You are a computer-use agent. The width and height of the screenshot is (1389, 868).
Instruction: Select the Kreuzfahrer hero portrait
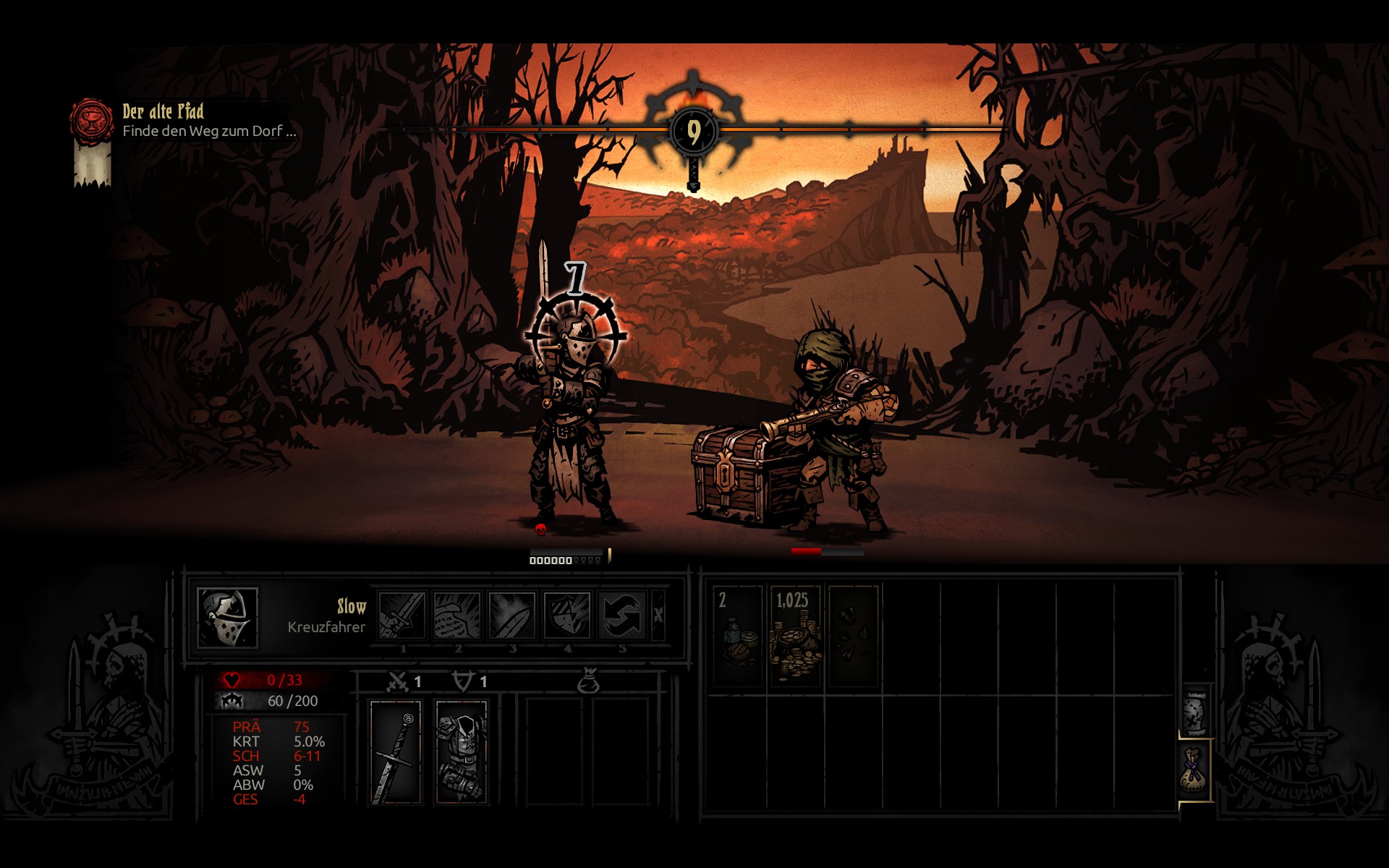coord(227,618)
